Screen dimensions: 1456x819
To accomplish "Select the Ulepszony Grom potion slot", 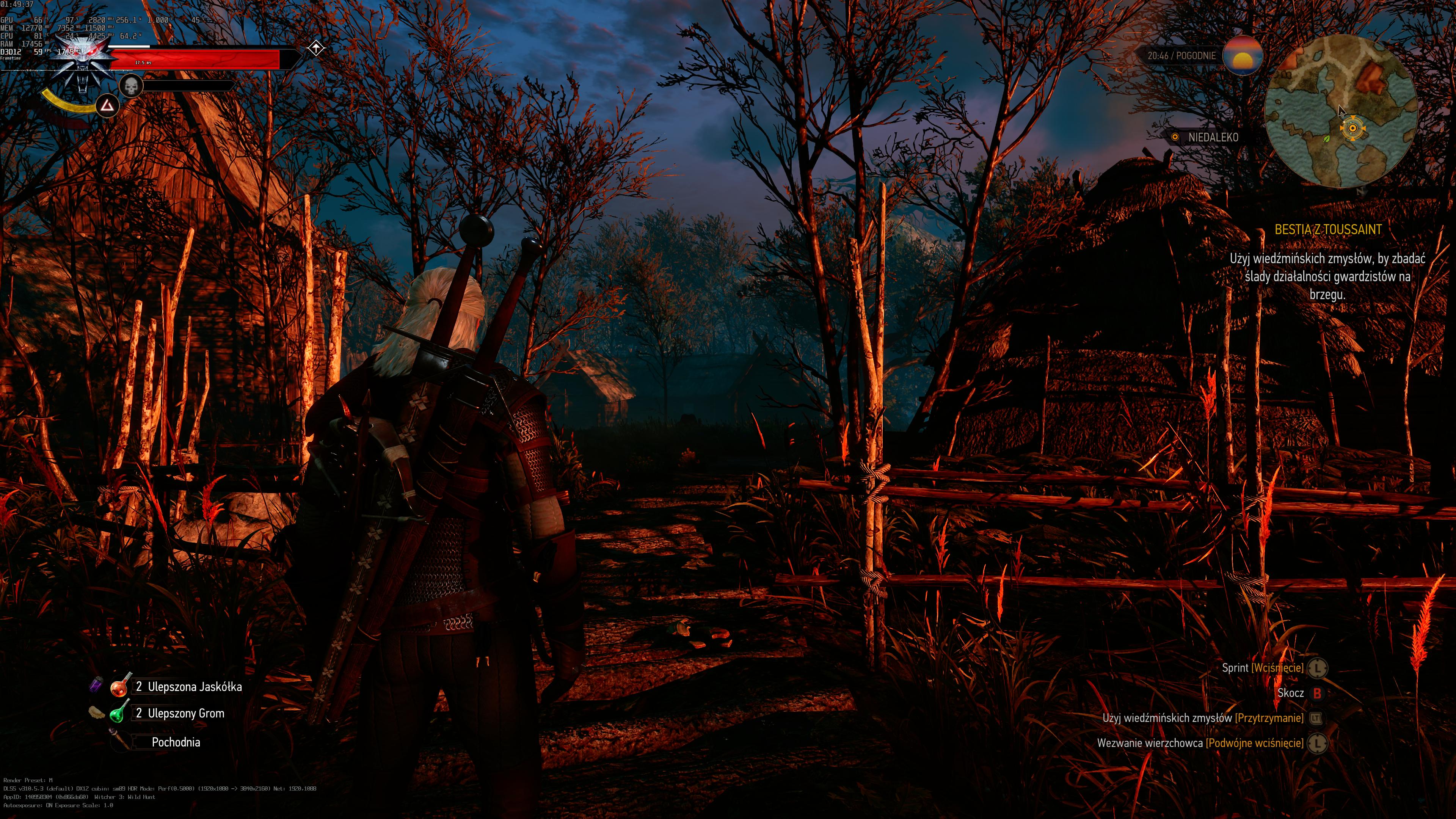I will click(118, 713).
